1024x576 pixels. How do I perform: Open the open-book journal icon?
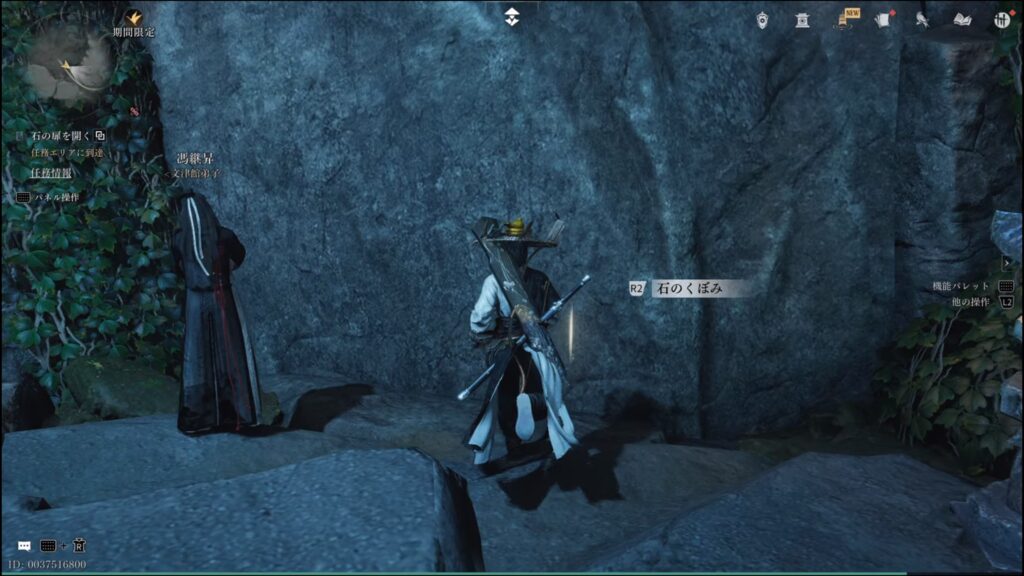[962, 19]
